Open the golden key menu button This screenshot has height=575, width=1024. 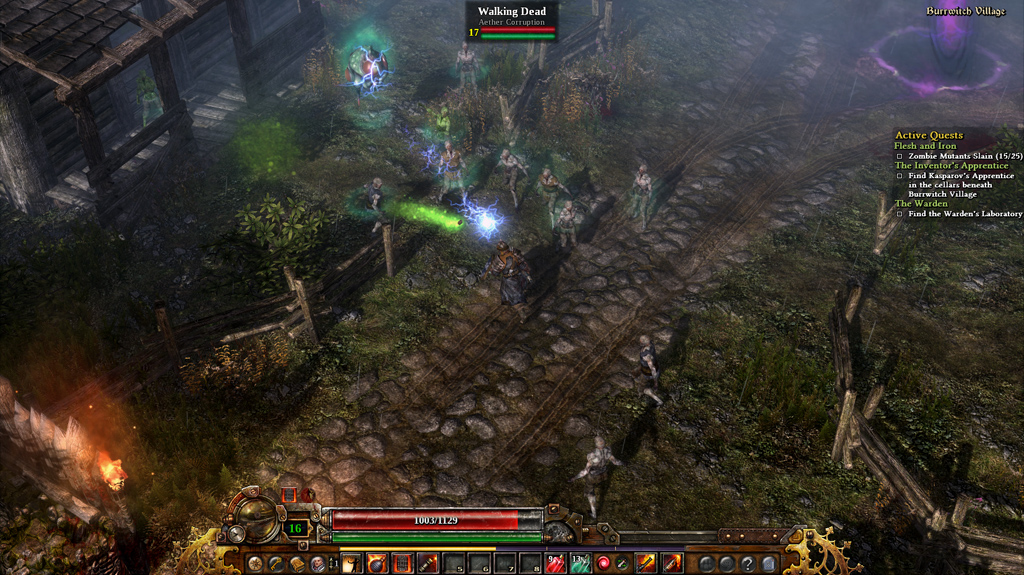click(274, 564)
